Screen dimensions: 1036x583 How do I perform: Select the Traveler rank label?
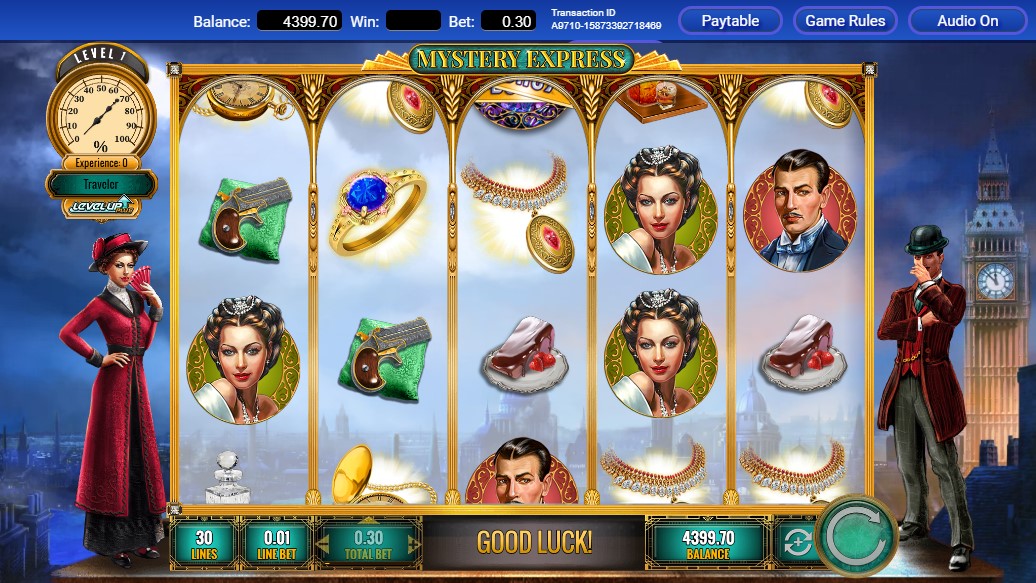point(101,184)
